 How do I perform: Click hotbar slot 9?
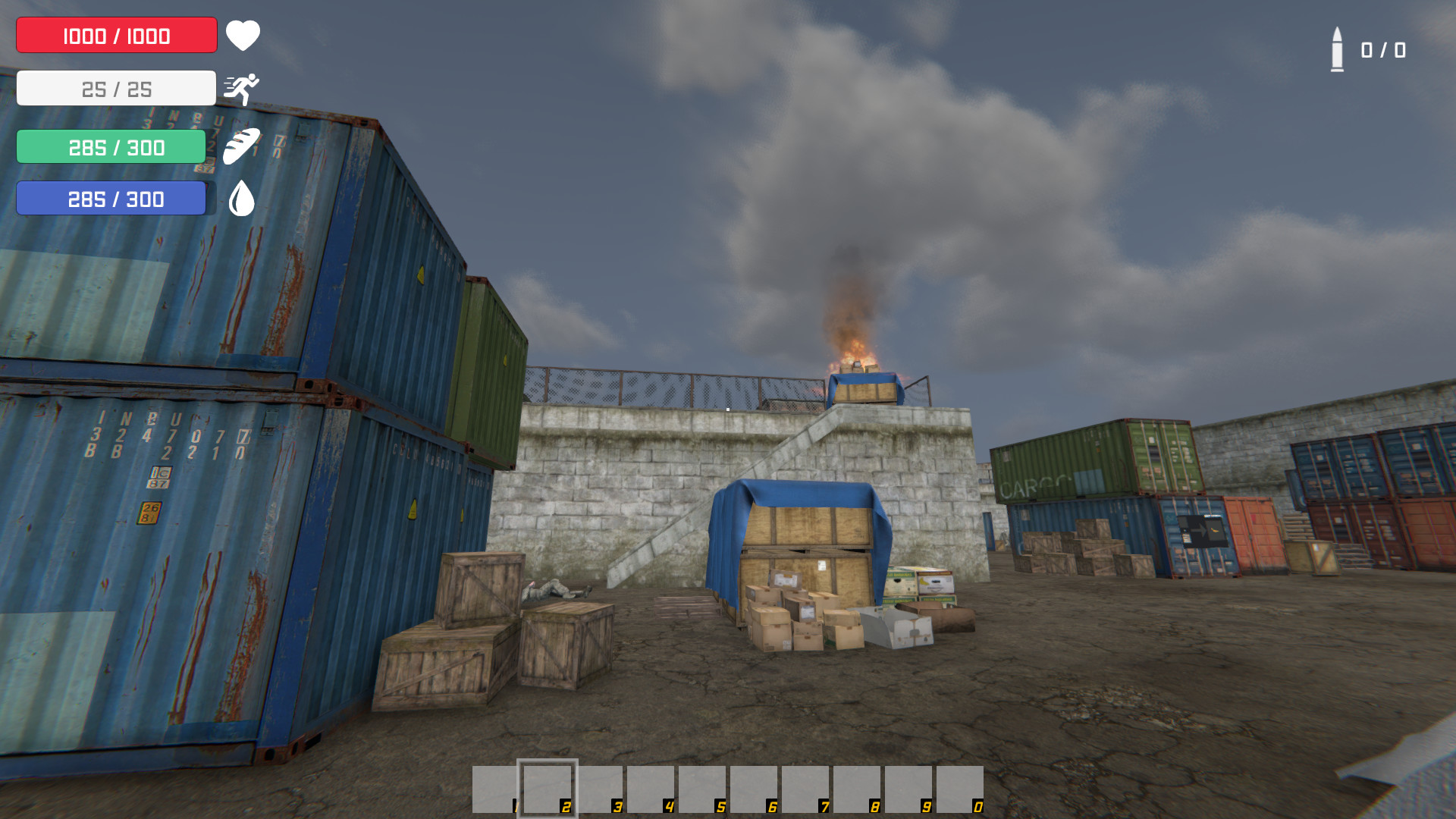pyautogui.click(x=908, y=792)
